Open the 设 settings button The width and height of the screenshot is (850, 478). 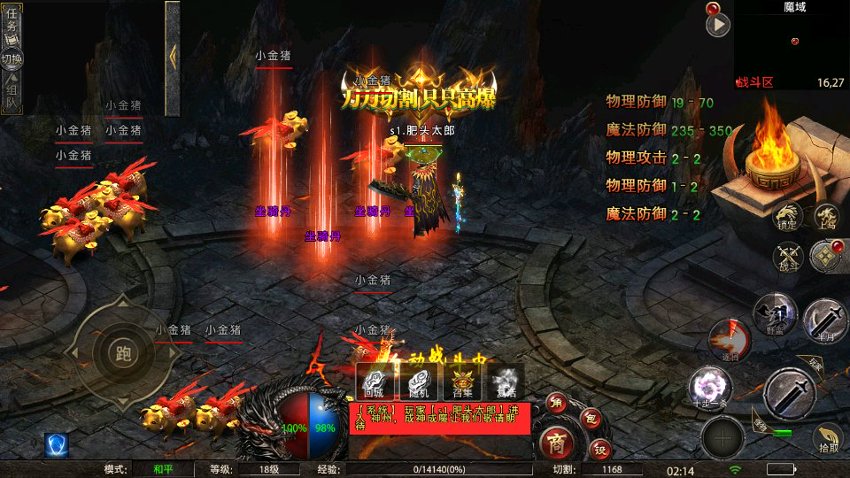click(600, 447)
